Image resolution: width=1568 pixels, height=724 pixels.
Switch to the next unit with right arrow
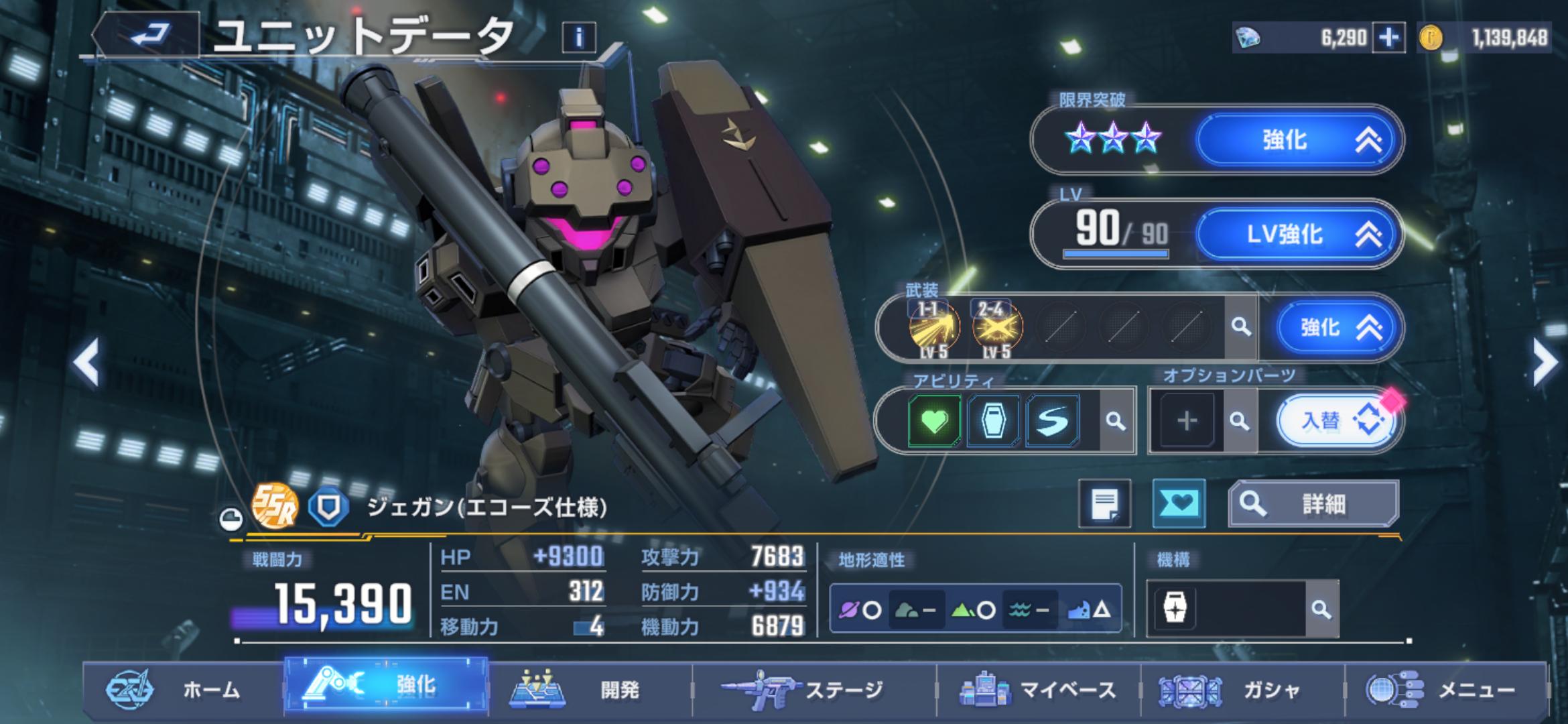coord(1544,362)
